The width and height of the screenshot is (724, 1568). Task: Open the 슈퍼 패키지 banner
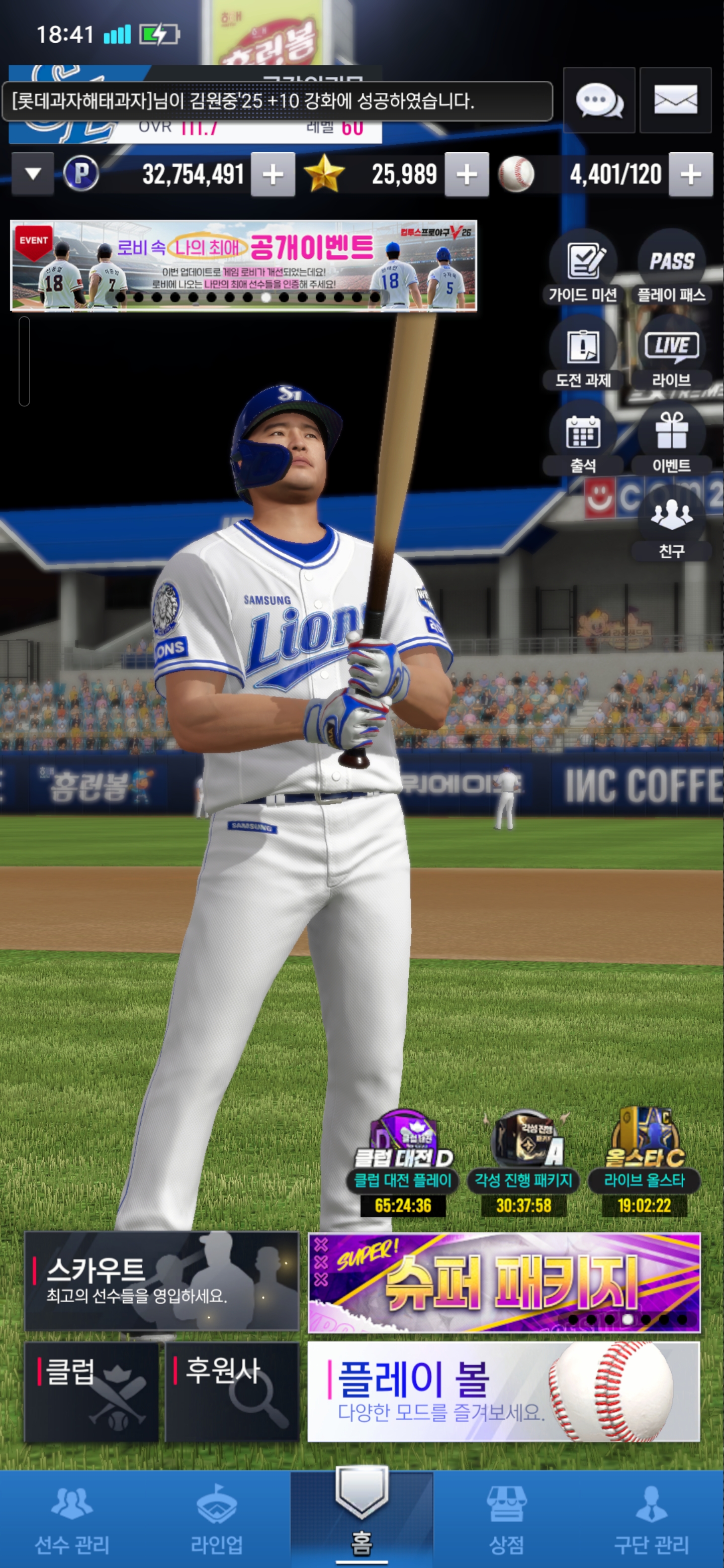coord(504,1282)
